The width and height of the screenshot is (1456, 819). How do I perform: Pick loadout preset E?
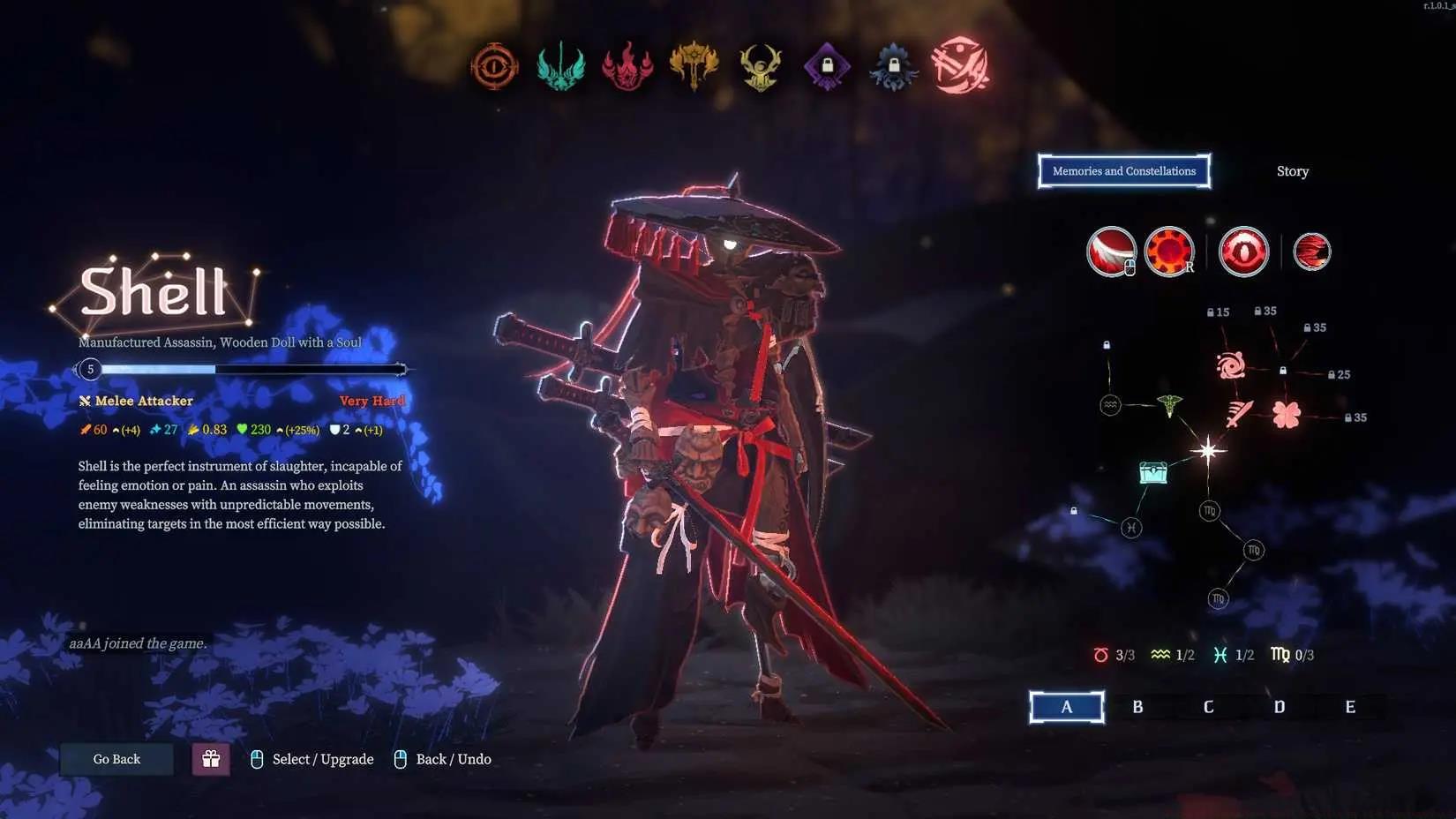(1349, 707)
